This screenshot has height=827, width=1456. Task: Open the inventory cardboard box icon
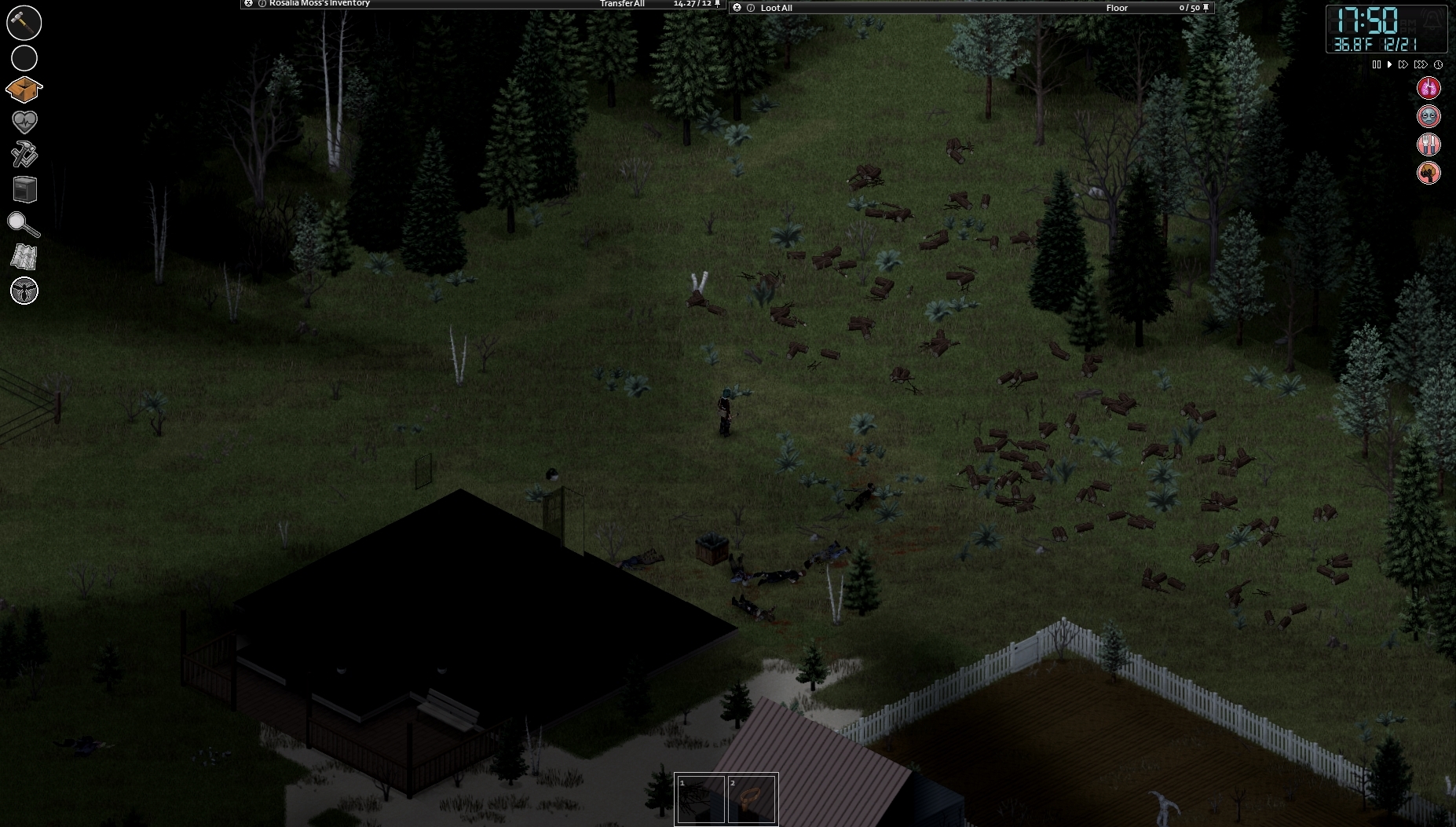tap(24, 90)
